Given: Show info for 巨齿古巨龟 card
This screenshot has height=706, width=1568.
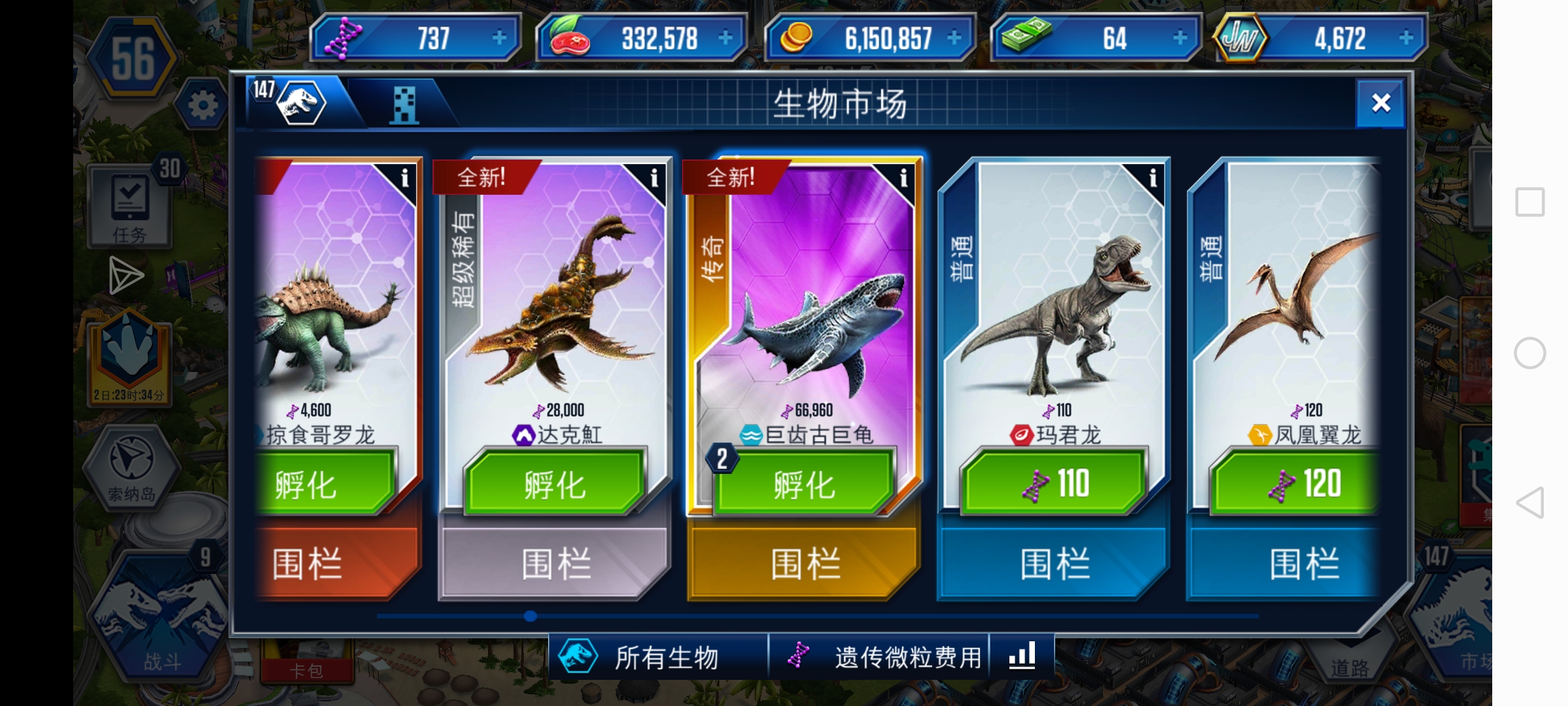Looking at the screenshot, I should (x=904, y=178).
